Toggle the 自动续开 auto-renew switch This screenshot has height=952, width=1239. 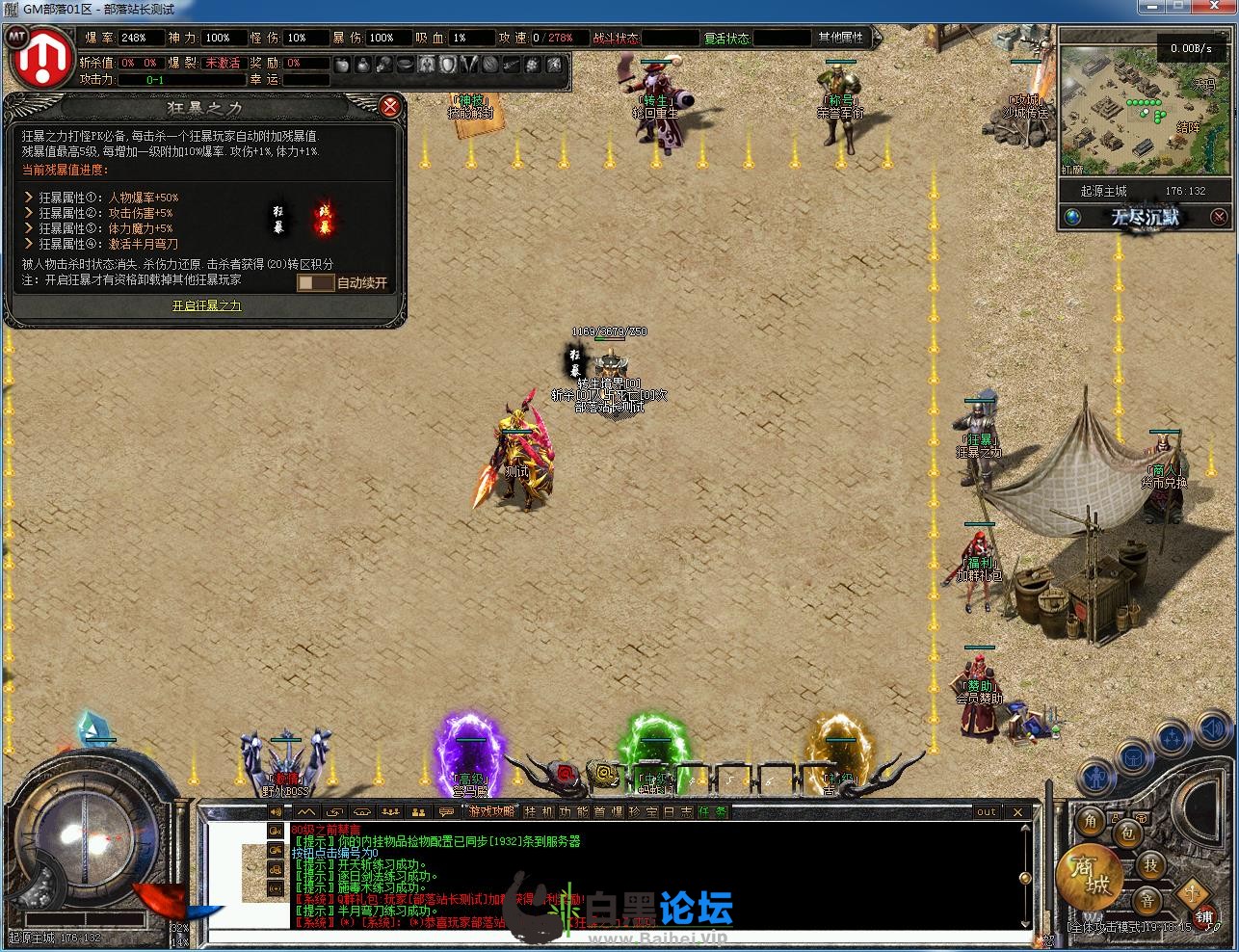(x=315, y=282)
